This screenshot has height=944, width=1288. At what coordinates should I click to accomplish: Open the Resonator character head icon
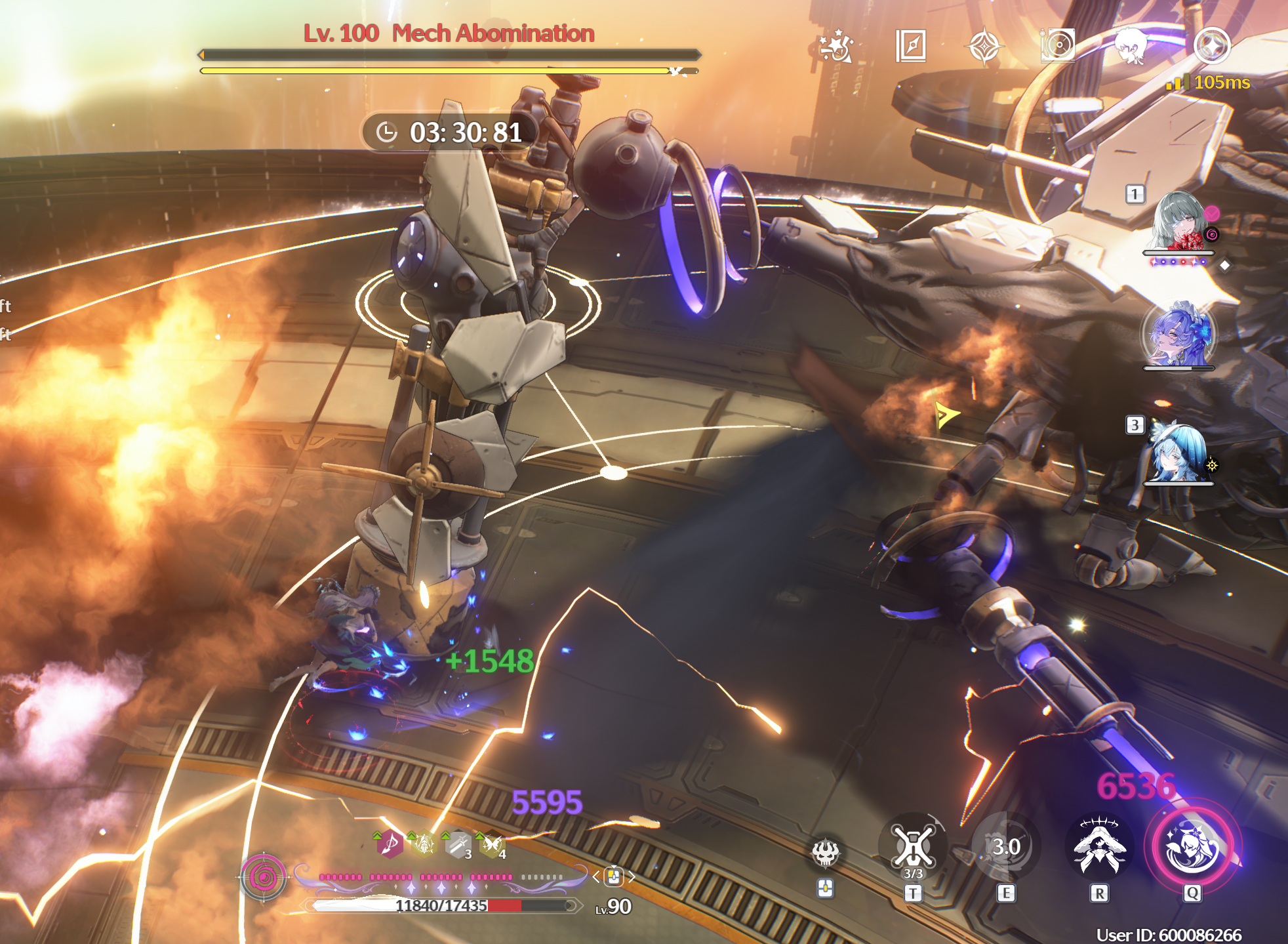pos(1131,45)
